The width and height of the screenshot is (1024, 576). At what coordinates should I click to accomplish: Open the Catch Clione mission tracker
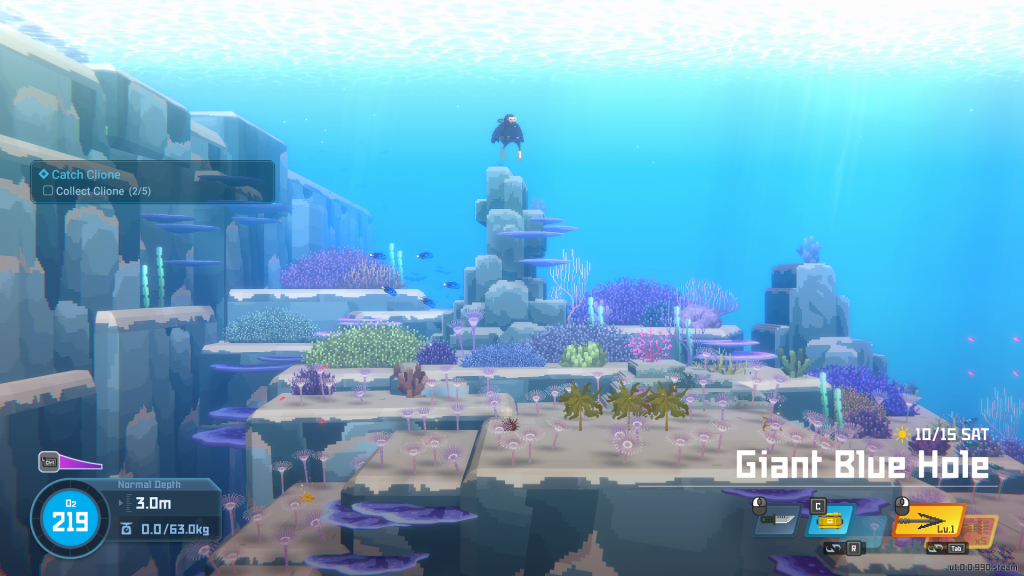(86, 175)
